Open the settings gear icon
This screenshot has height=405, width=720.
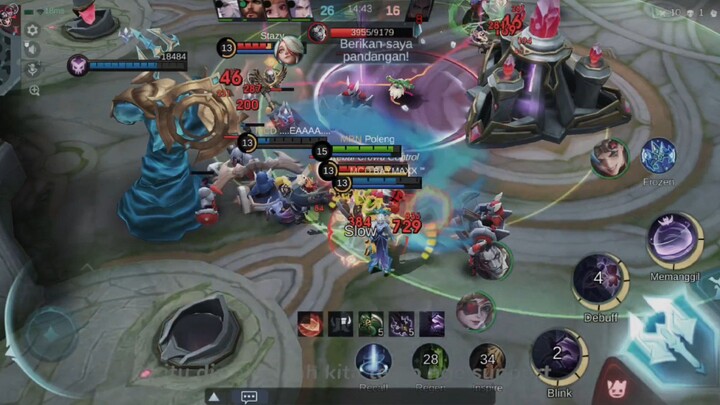[x=32, y=30]
